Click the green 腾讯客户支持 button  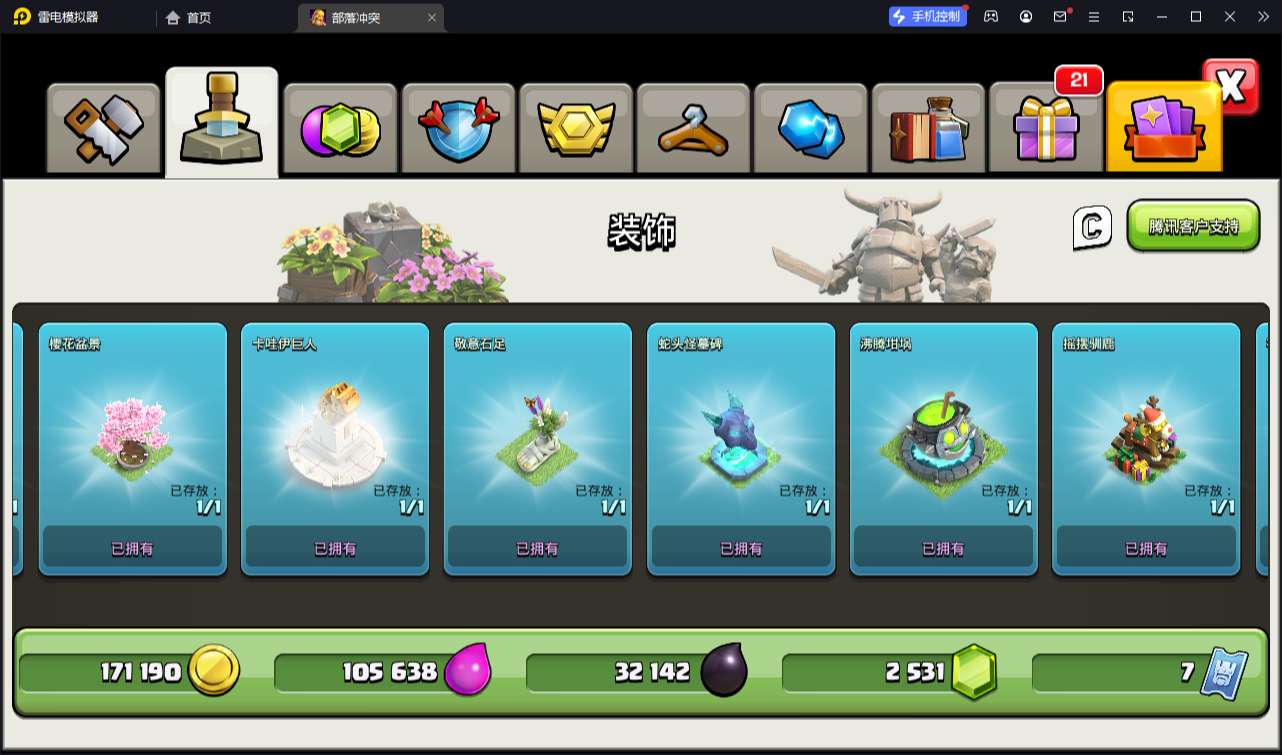coord(1193,226)
